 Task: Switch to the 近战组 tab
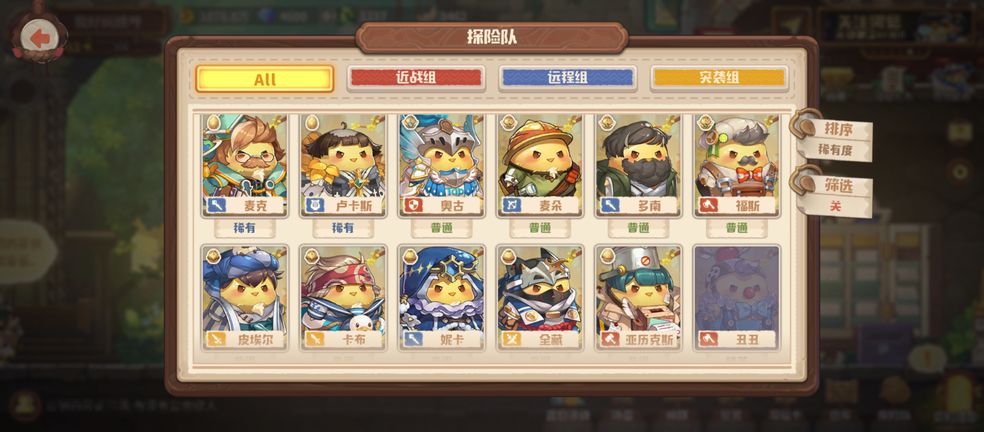416,78
